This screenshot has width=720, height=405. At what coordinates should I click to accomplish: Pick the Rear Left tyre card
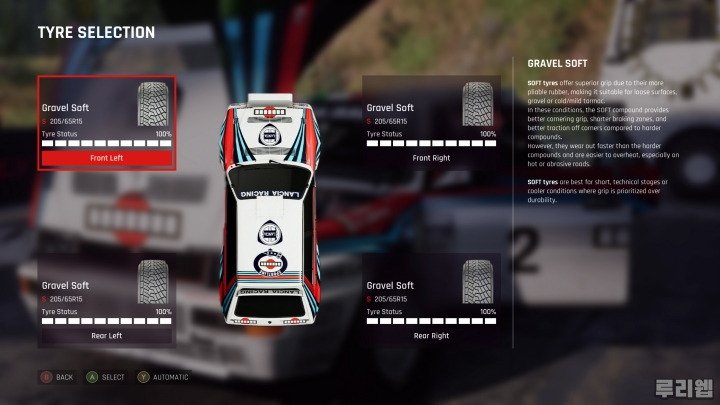[107, 301]
